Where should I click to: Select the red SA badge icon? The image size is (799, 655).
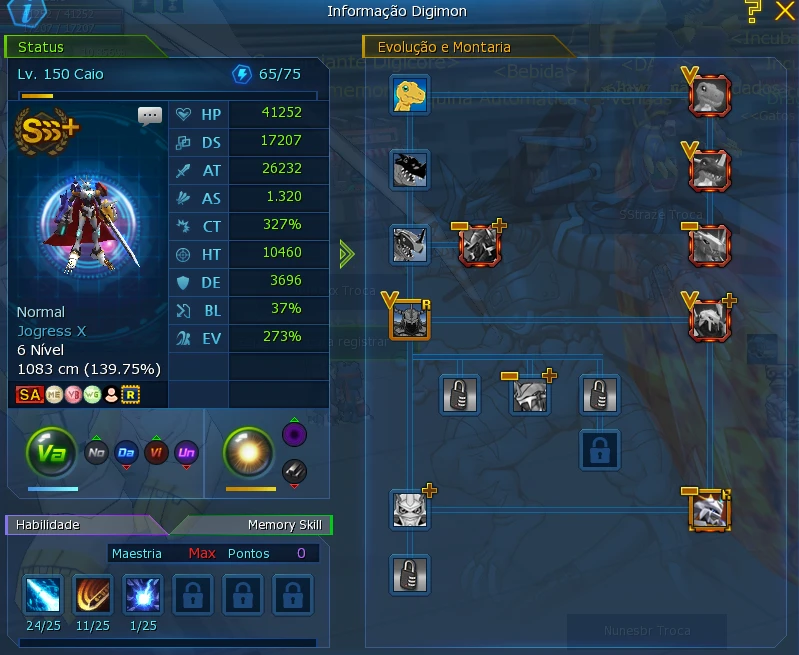[x=30, y=394]
